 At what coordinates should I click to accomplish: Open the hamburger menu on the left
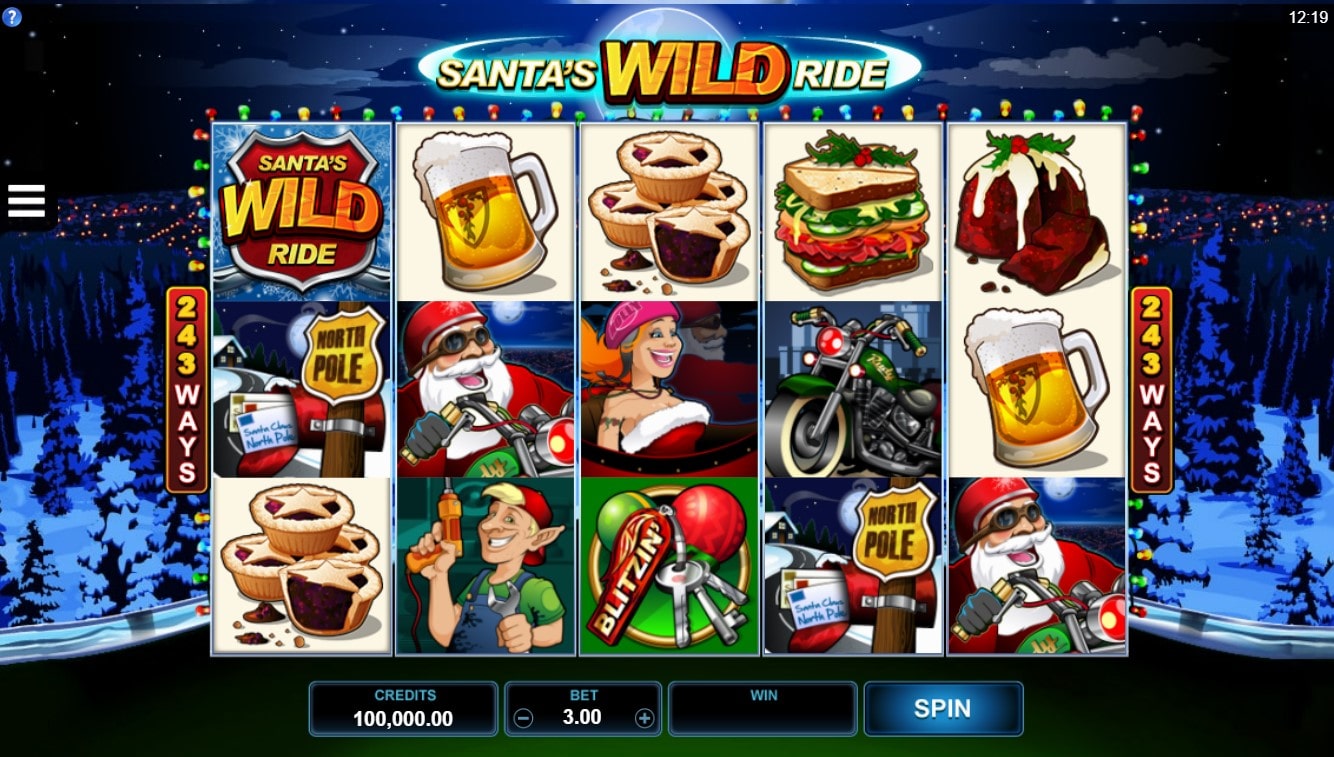pyautogui.click(x=25, y=199)
